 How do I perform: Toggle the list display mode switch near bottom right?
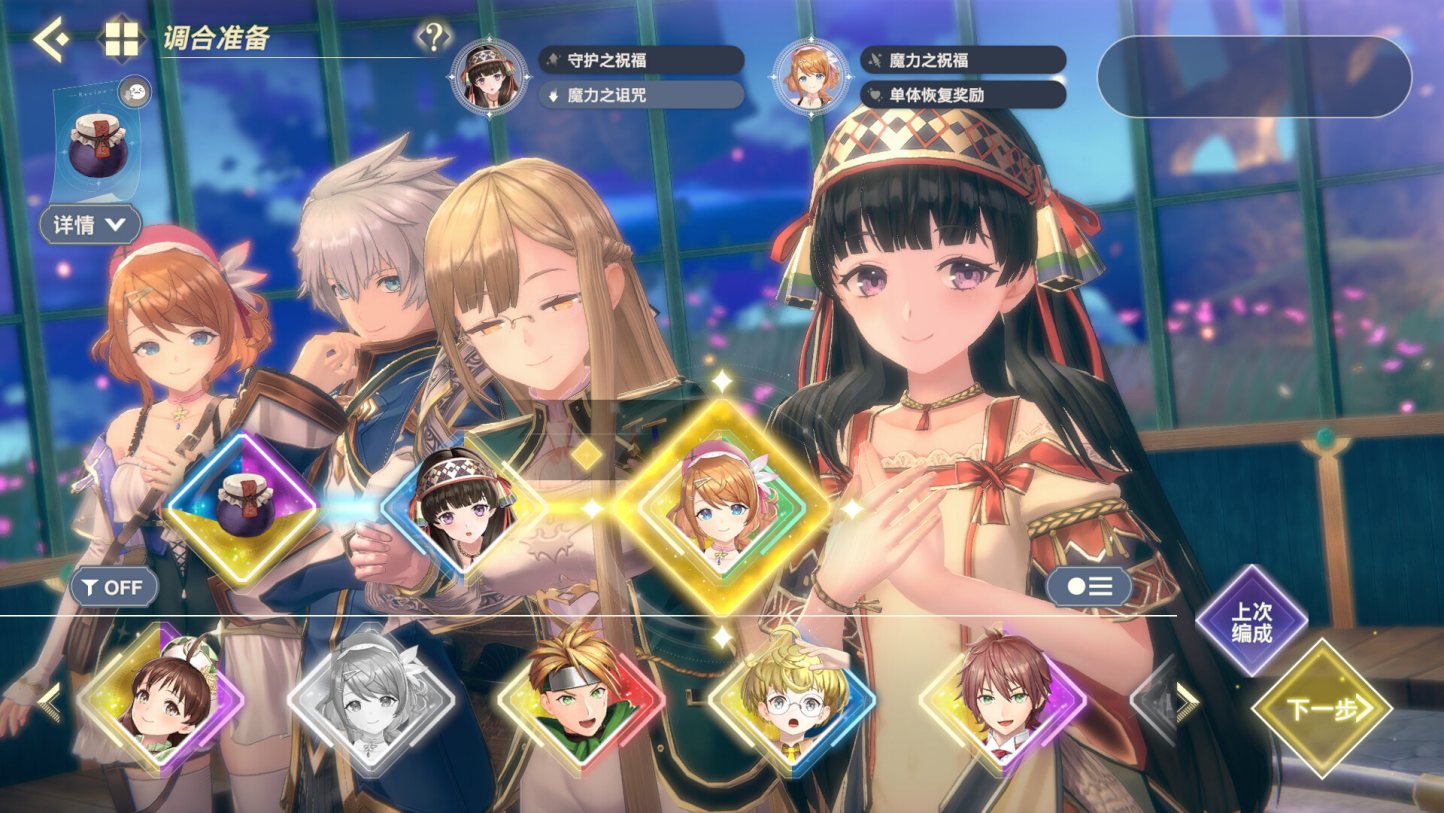(1089, 586)
